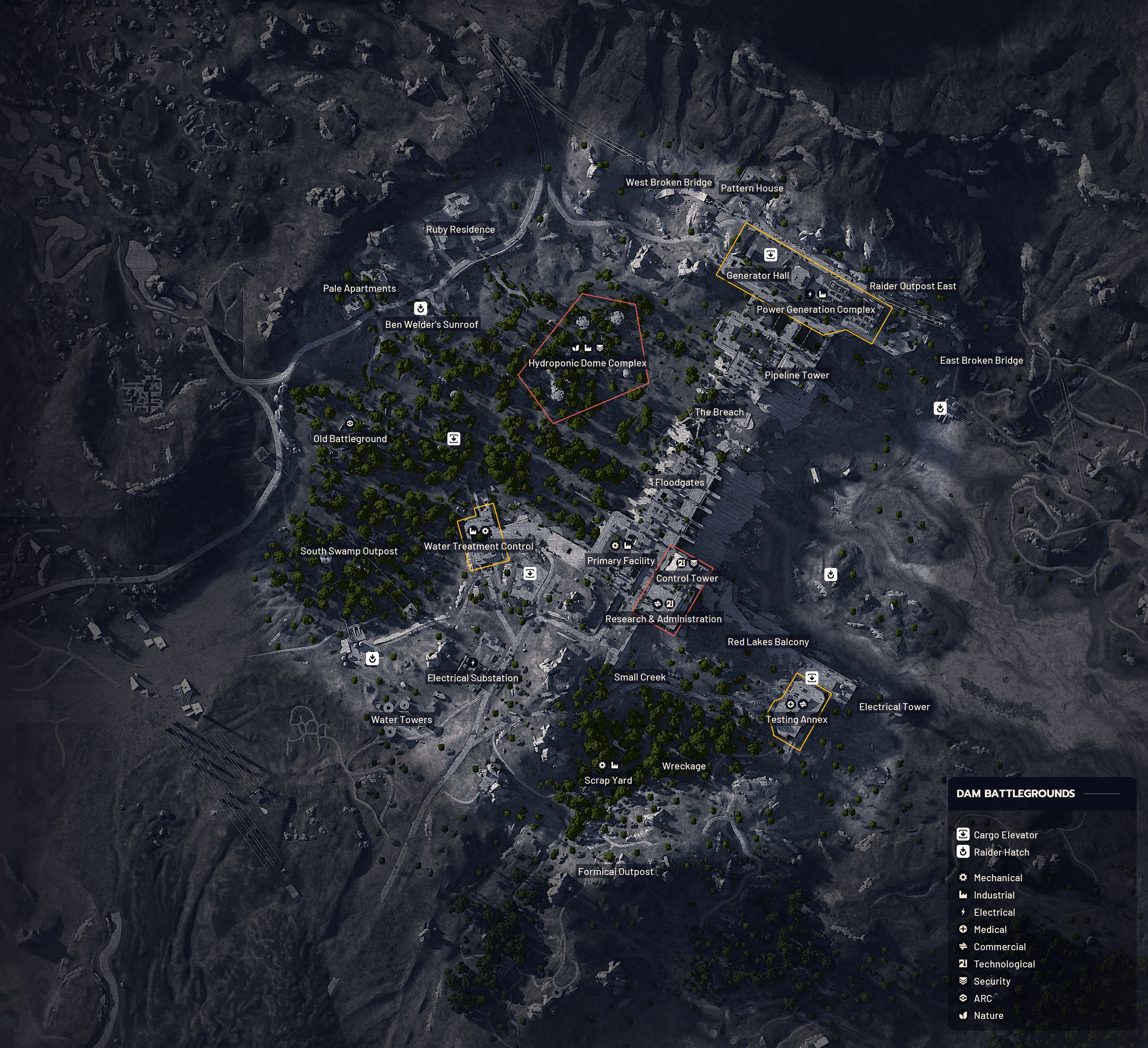
Task: Click the Red Lakes Balcony label
Action: coord(769,641)
